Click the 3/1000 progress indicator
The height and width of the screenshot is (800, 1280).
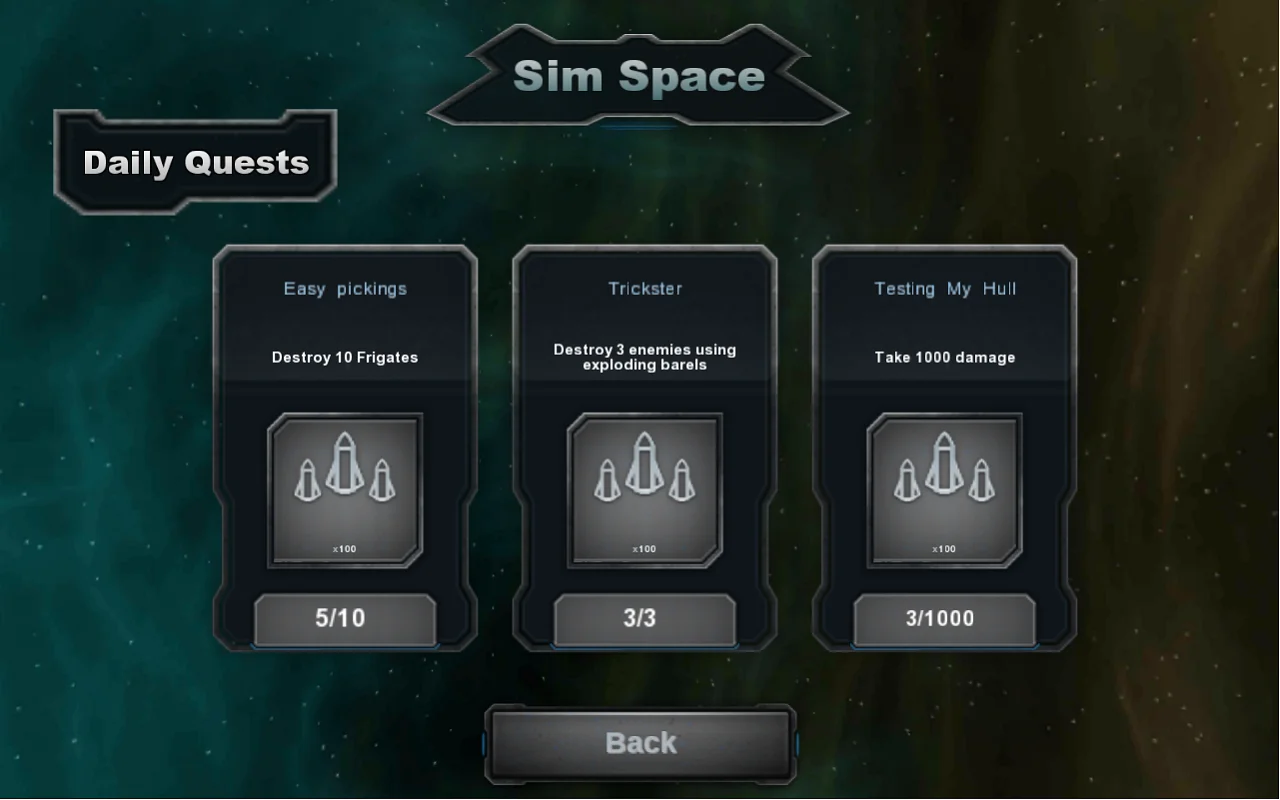pos(943,618)
